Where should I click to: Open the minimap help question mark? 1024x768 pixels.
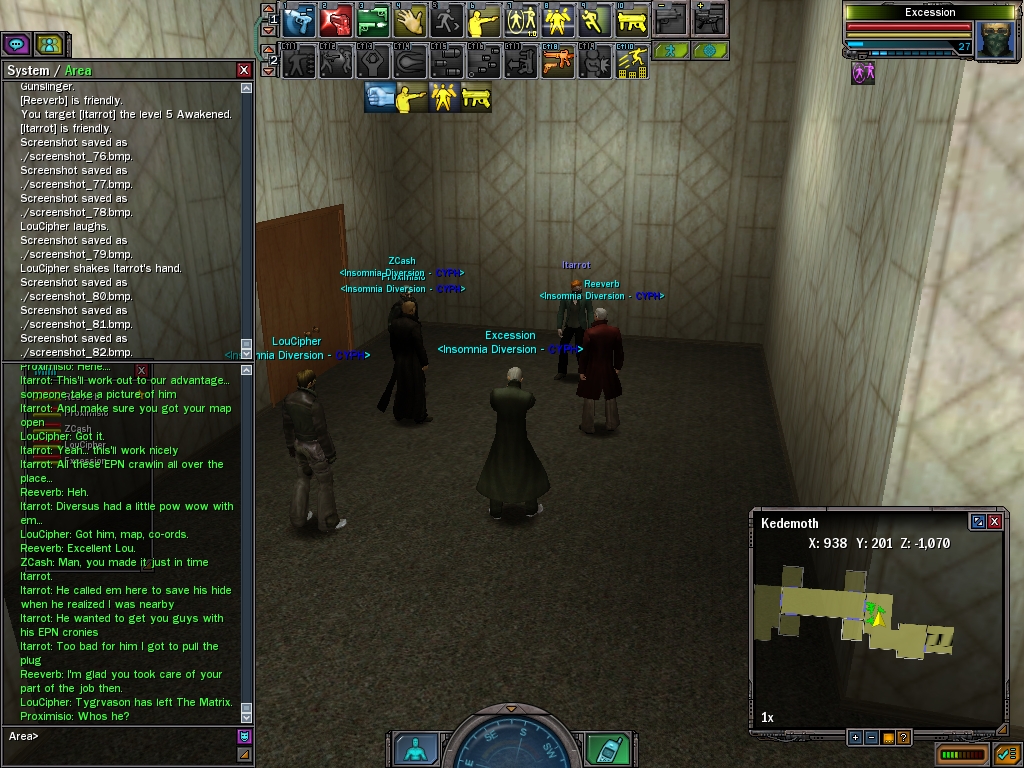[x=903, y=738]
